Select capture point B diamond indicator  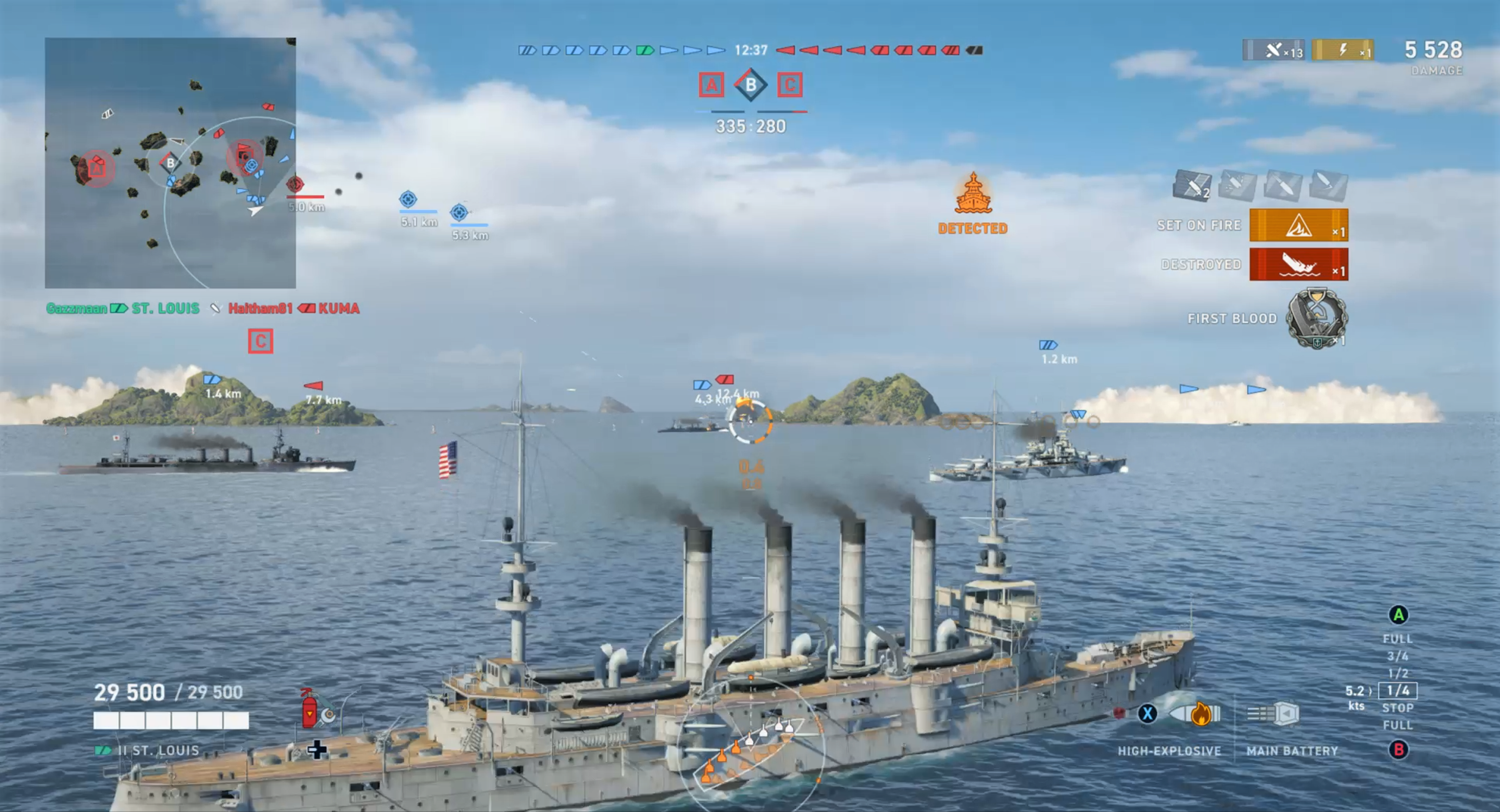[x=751, y=86]
